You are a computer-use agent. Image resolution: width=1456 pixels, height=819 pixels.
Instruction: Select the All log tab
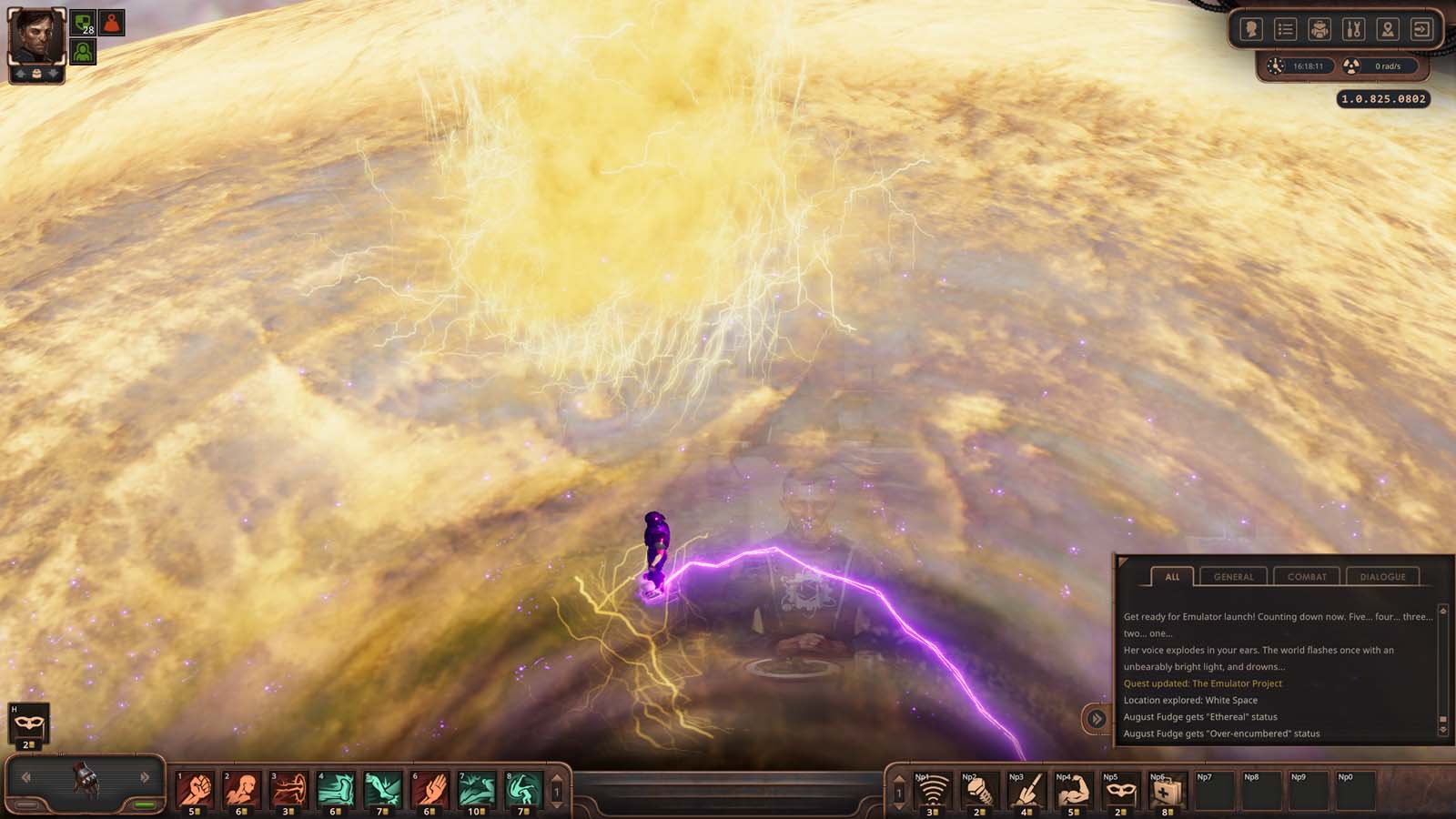point(1172,577)
